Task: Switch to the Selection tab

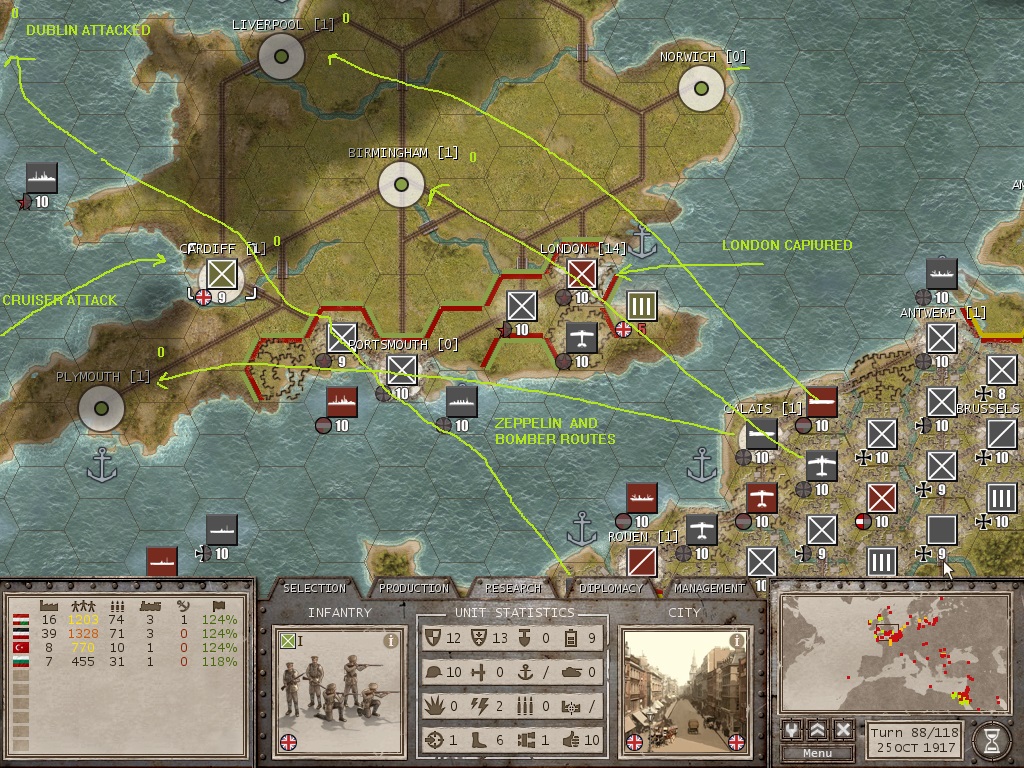Action: (x=314, y=588)
